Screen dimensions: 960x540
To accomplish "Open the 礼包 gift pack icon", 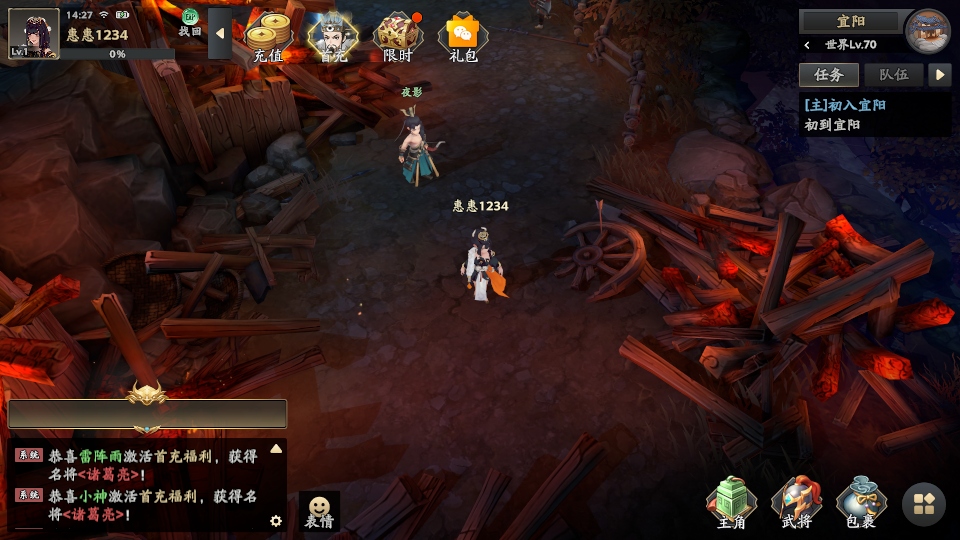I will [x=463, y=37].
